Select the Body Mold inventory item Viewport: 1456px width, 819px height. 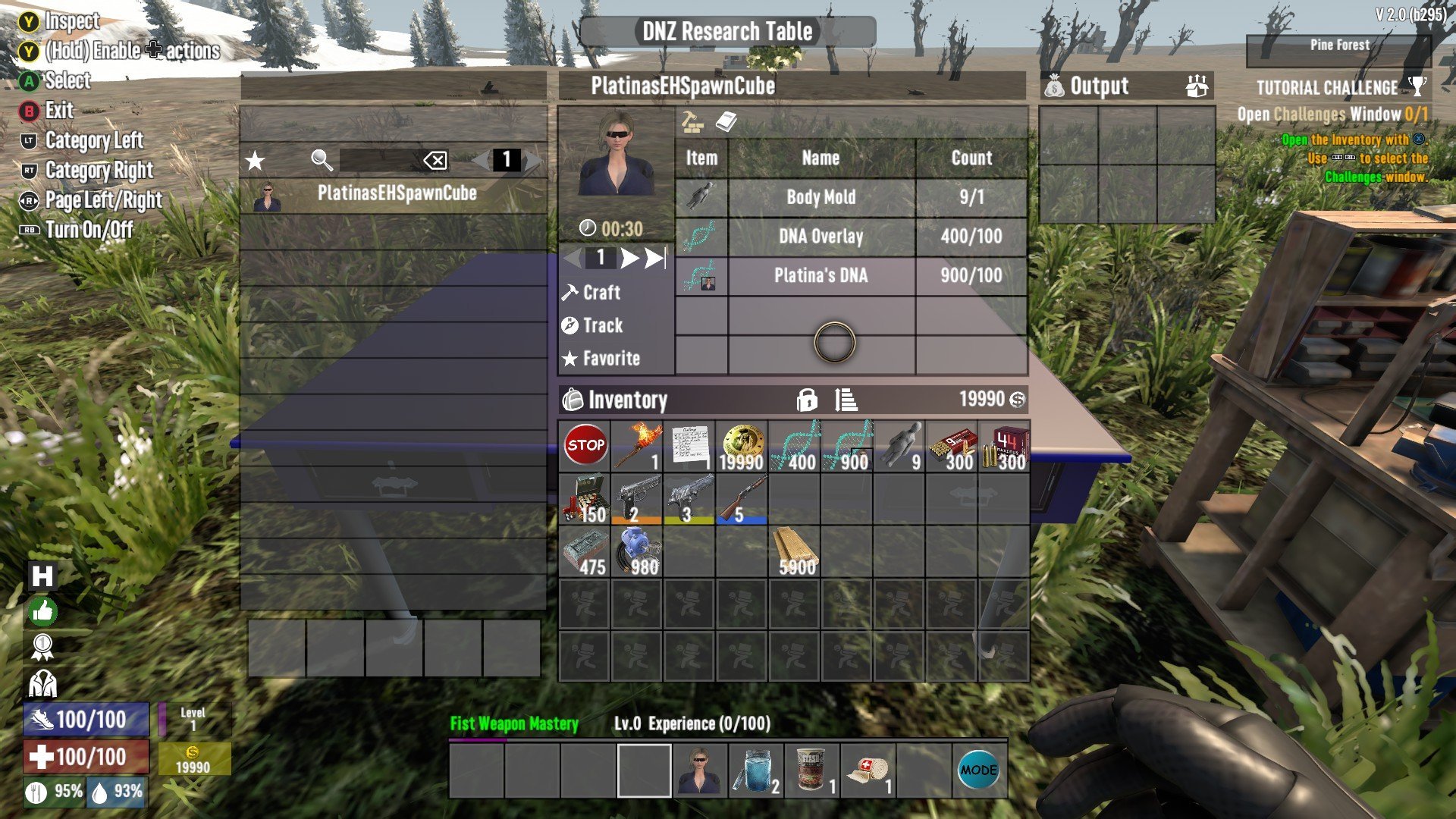click(x=899, y=447)
